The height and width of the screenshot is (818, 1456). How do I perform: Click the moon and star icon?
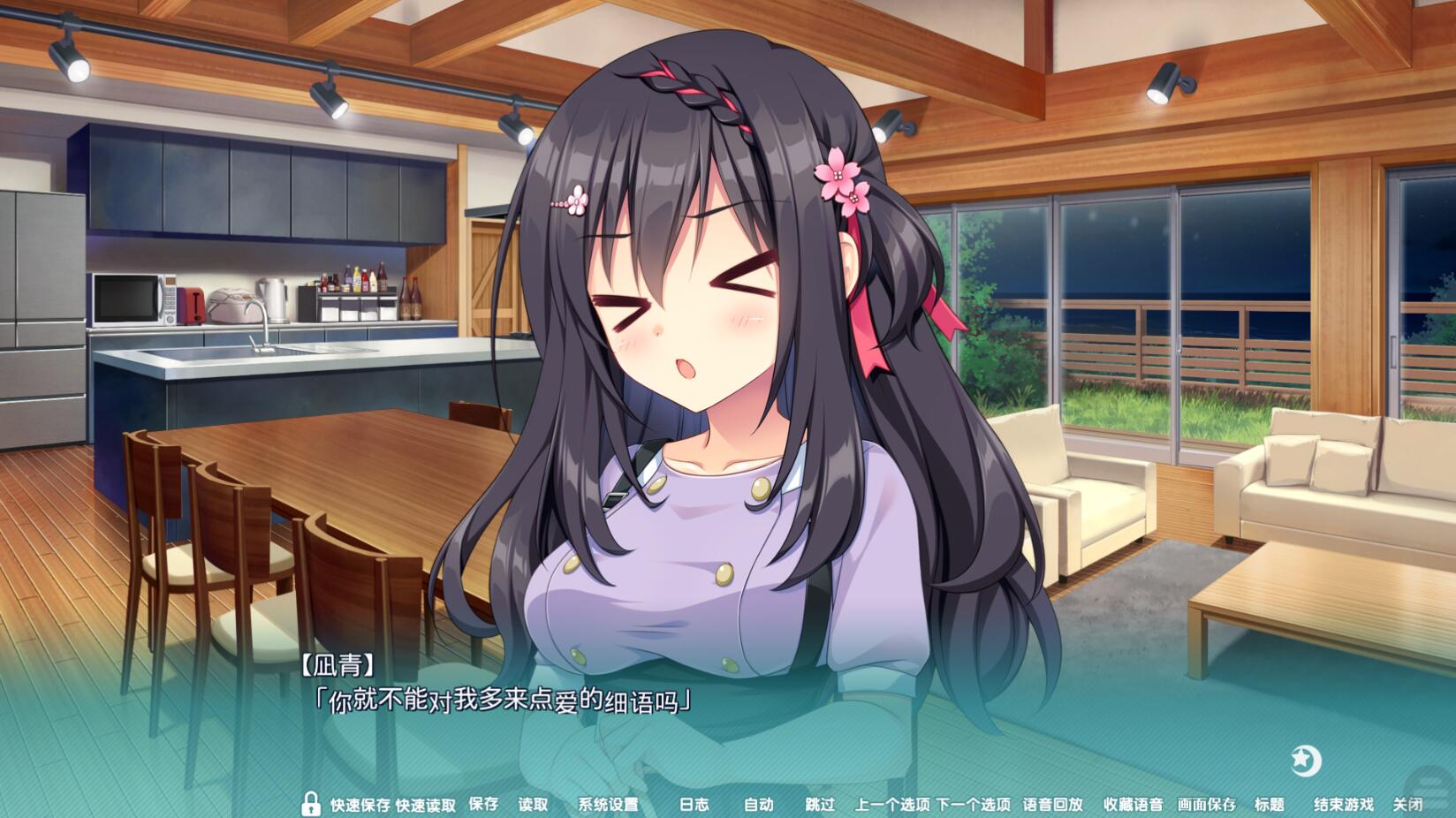[x=1305, y=760]
